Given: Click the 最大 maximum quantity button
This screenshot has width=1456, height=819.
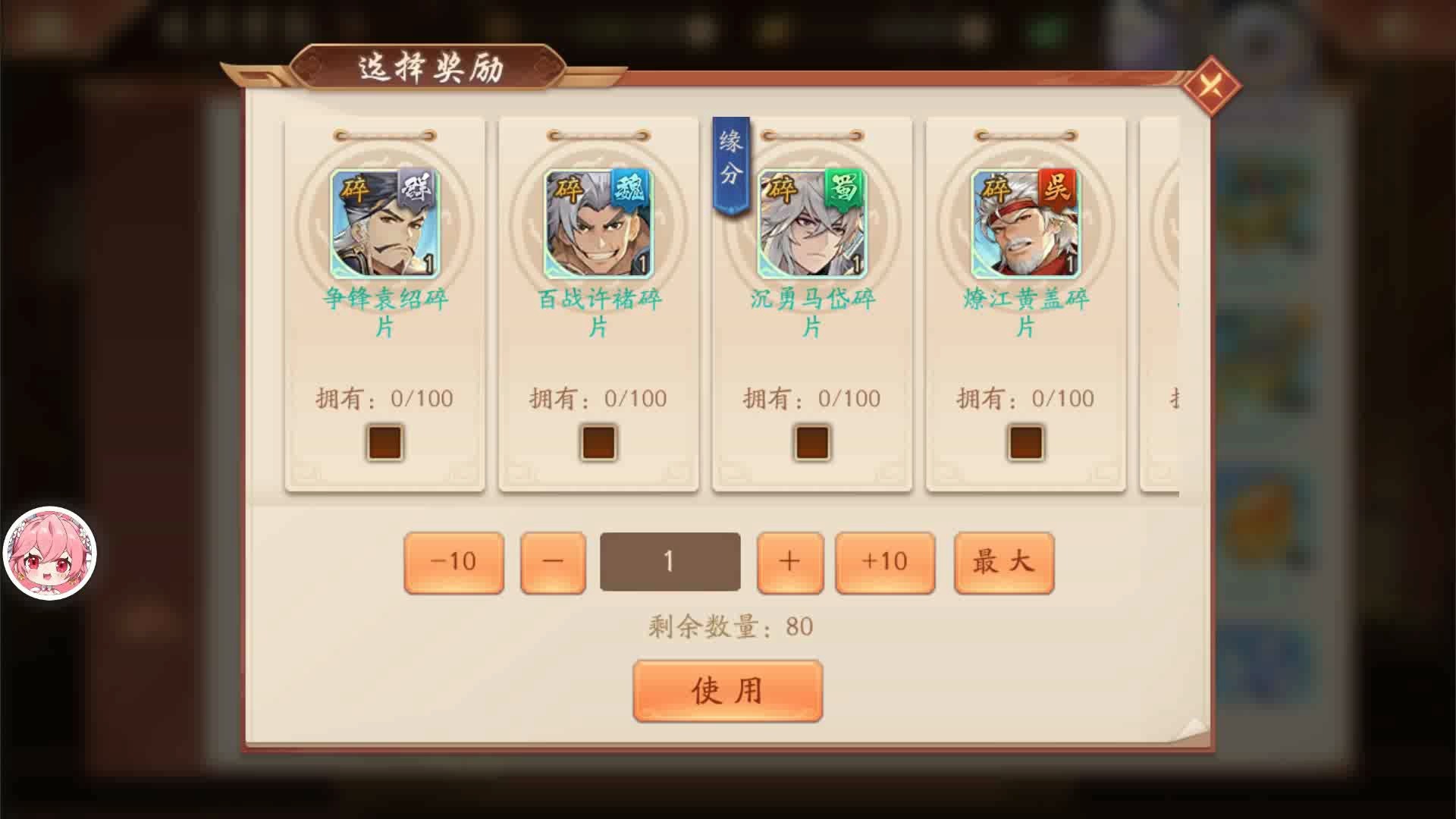Looking at the screenshot, I should pos(1003,561).
